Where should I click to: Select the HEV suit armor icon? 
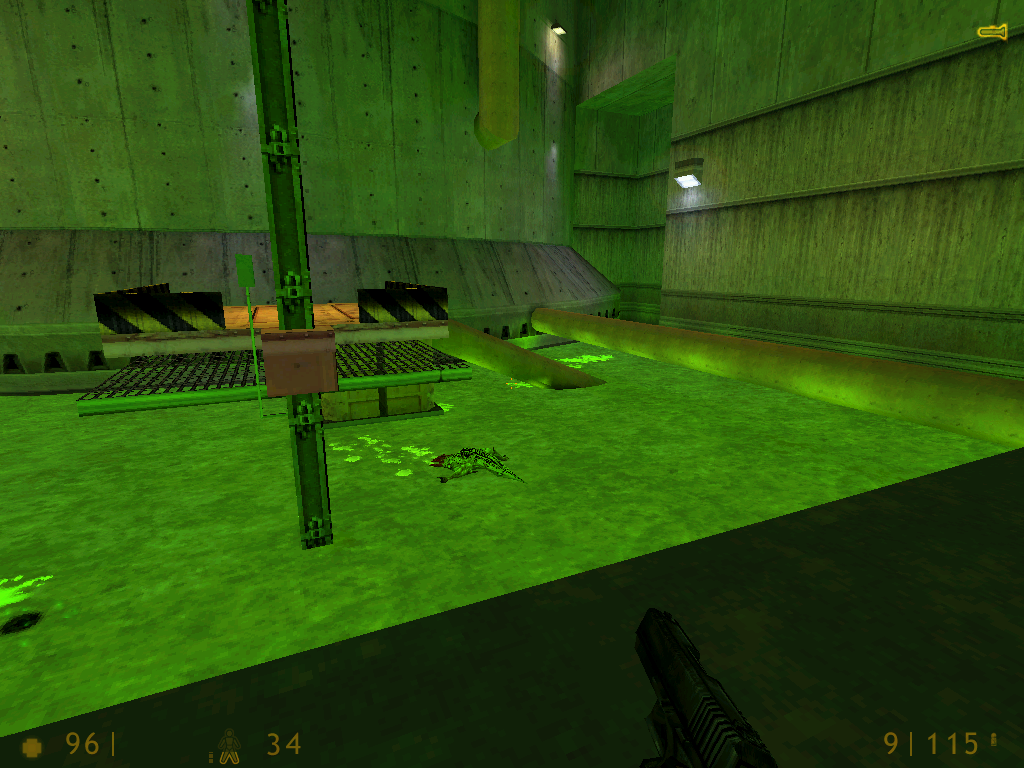click(x=230, y=745)
